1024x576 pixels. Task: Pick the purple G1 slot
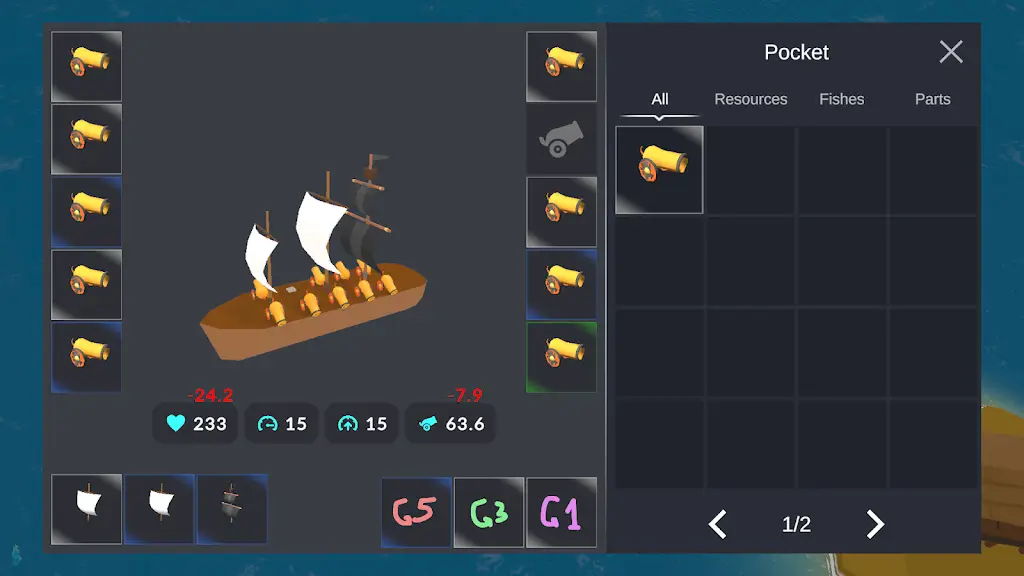(561, 512)
